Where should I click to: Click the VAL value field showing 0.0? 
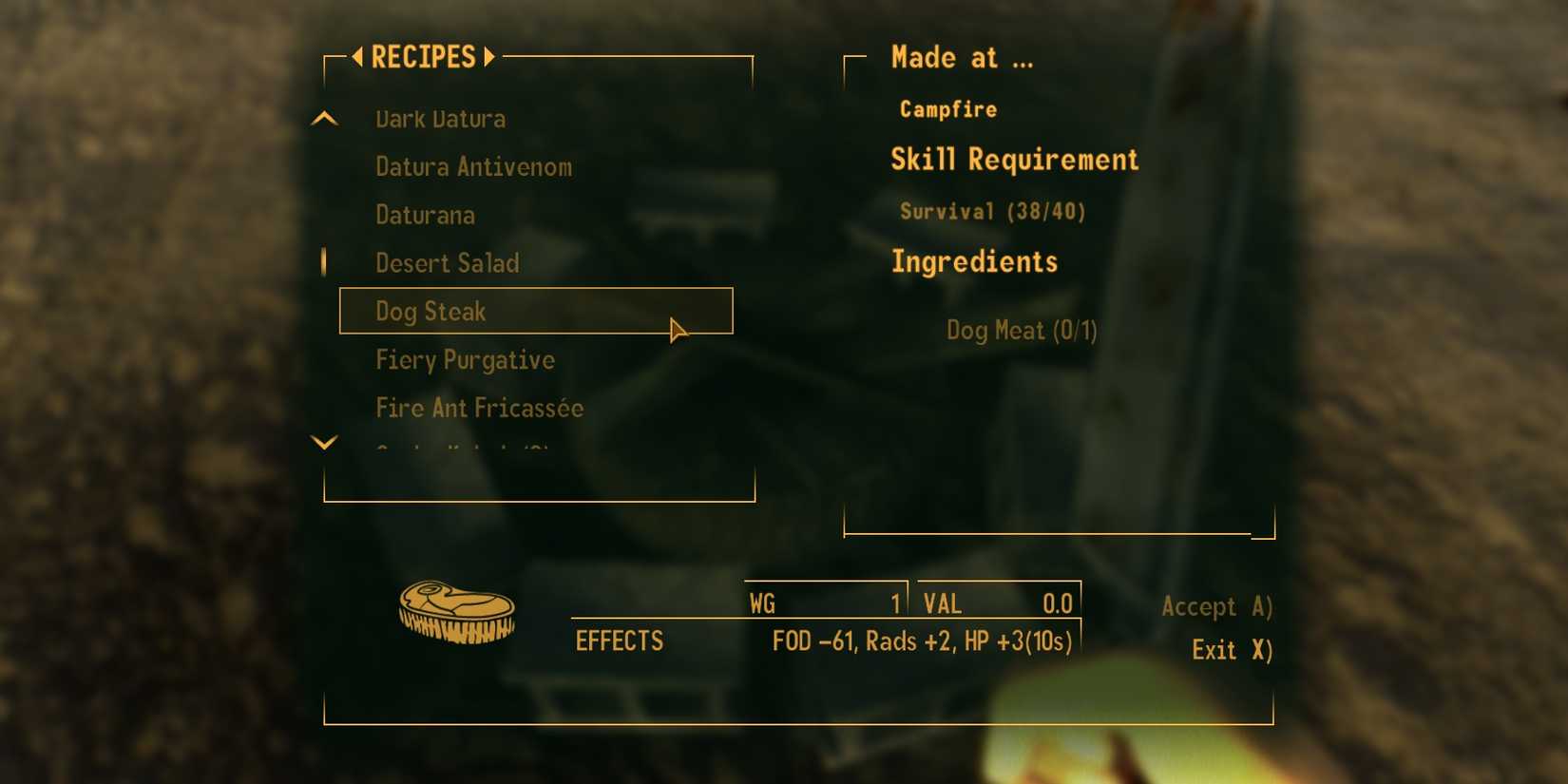[998, 602]
